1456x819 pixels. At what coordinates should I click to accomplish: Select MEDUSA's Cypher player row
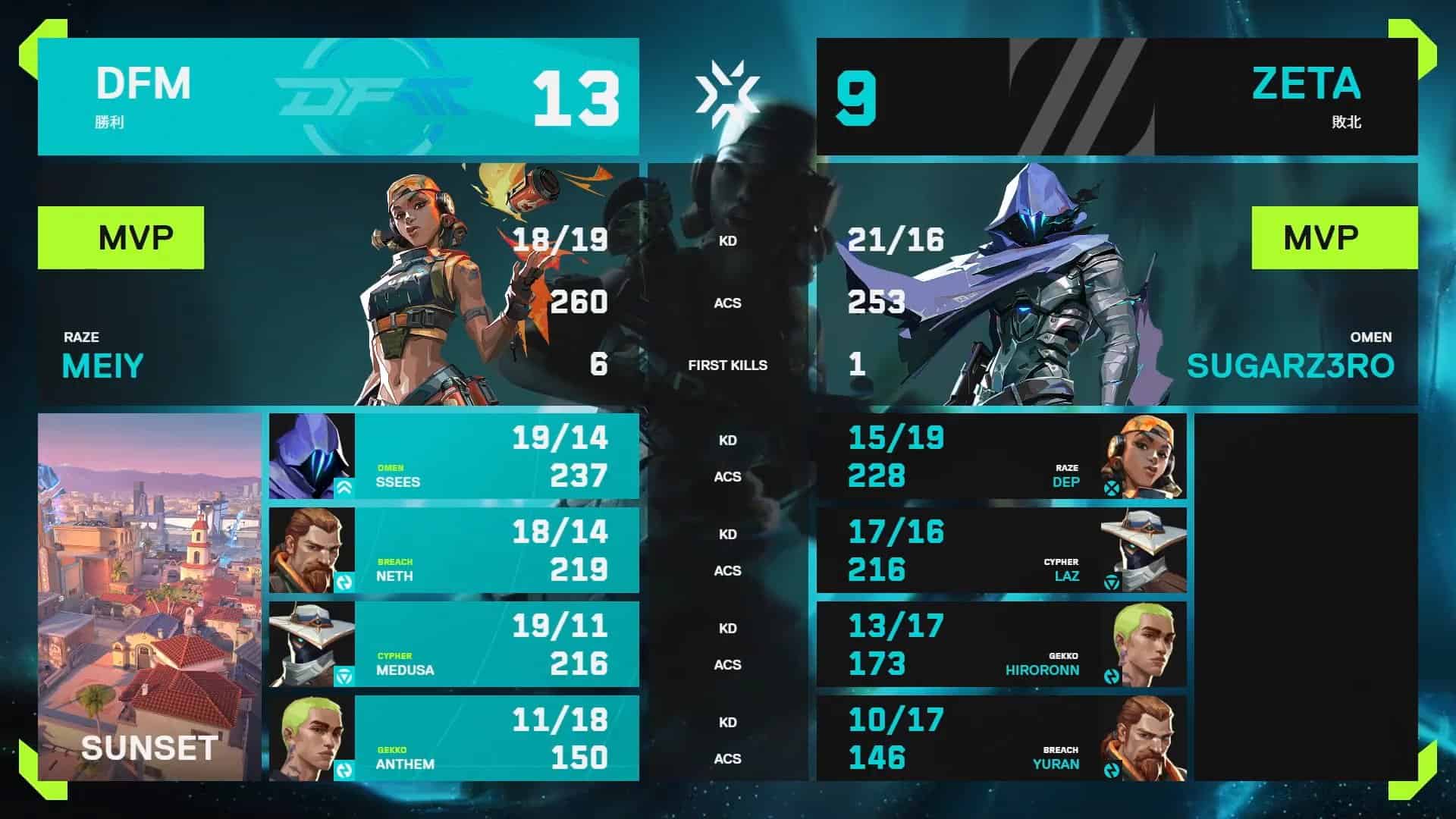coord(453,644)
